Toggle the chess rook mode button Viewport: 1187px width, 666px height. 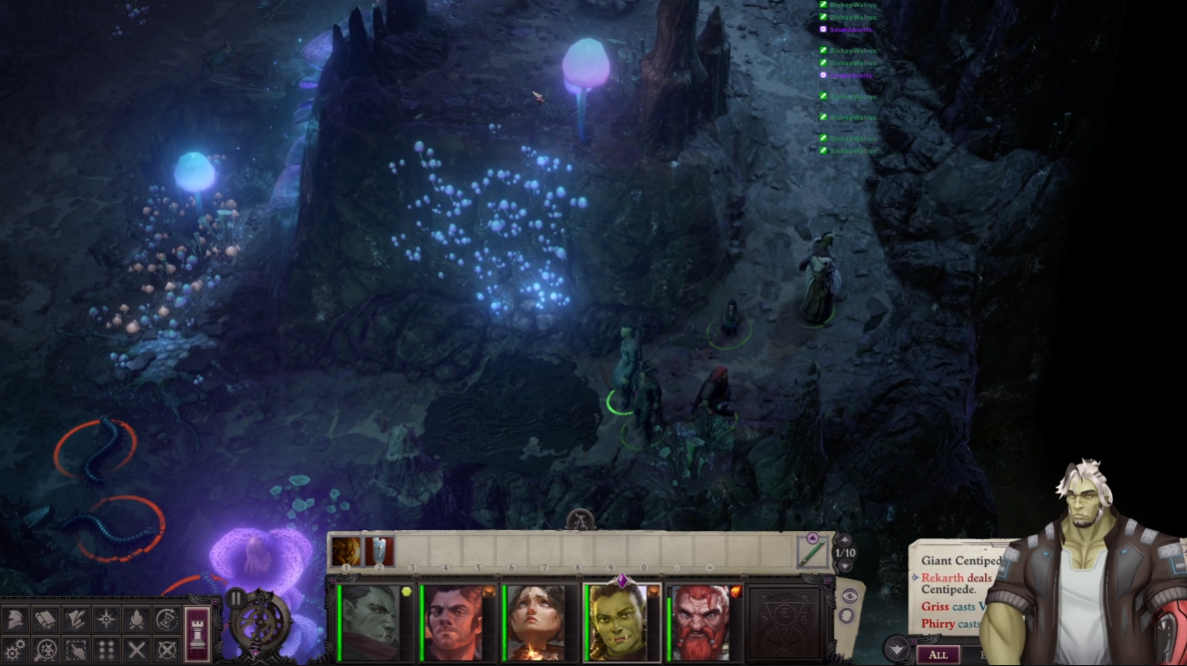pos(198,633)
